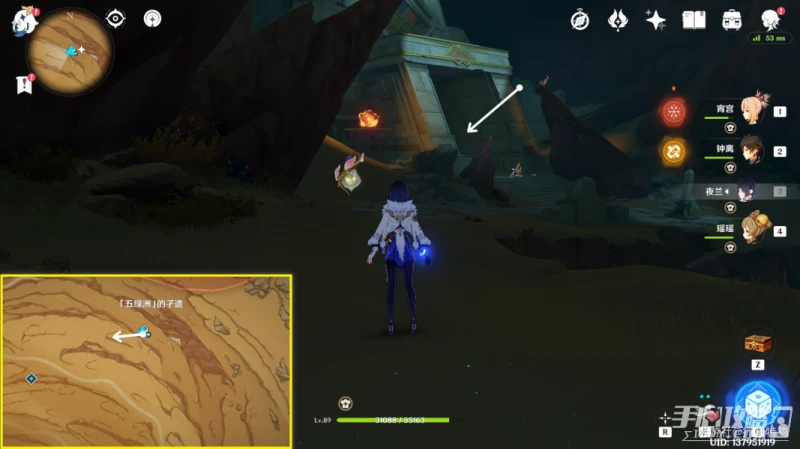Switch to party member 瑶瑶

(752, 230)
